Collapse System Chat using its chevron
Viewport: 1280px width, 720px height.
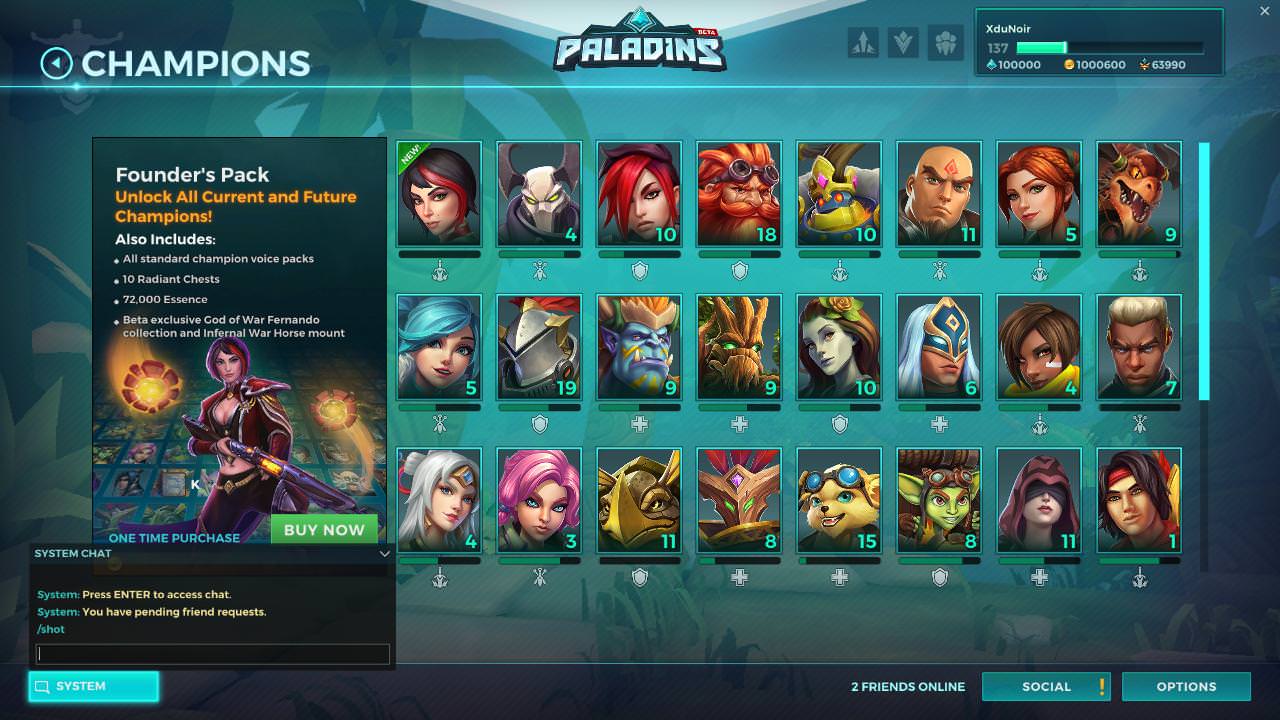pyautogui.click(x=384, y=553)
